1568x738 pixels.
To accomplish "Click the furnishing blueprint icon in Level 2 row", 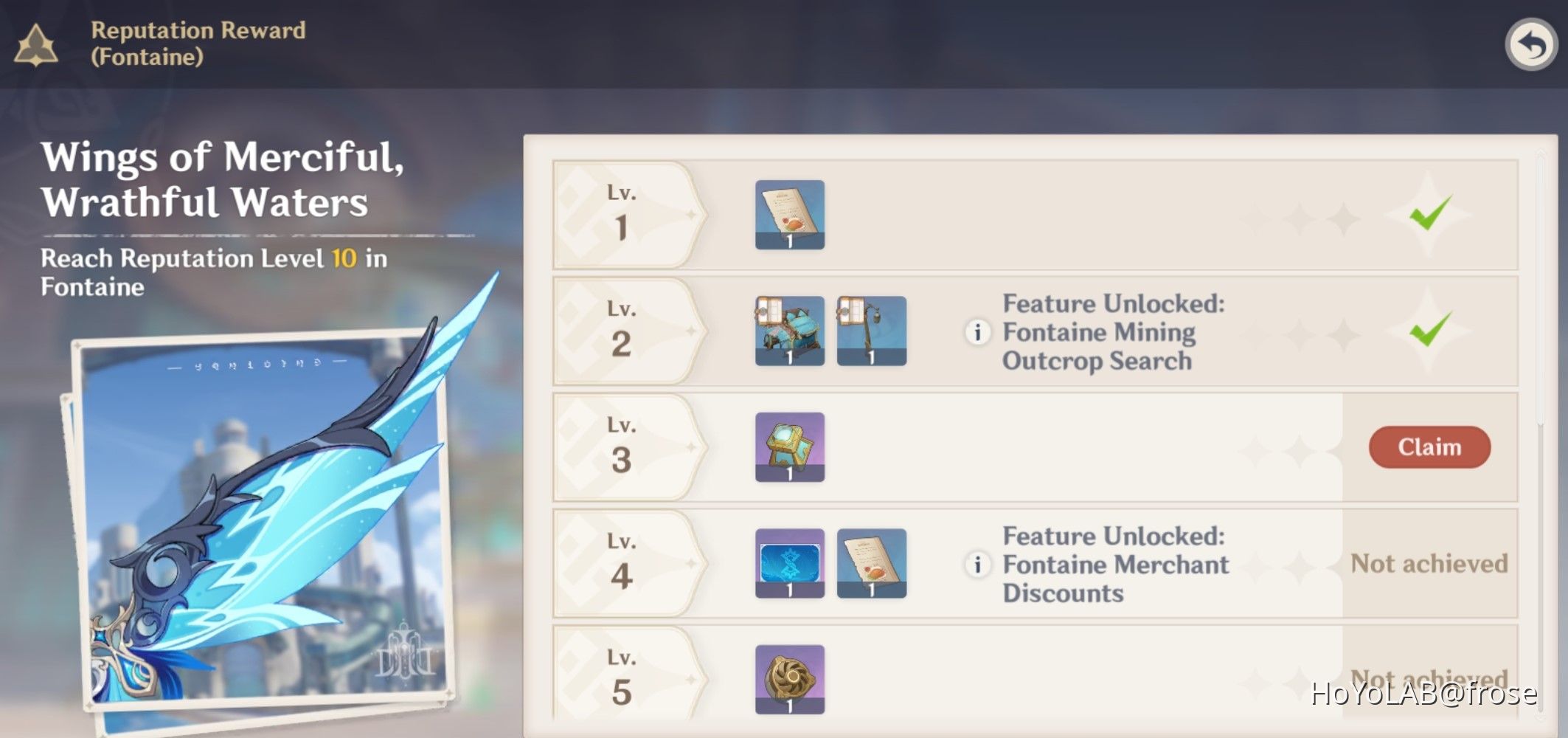I will (x=788, y=332).
